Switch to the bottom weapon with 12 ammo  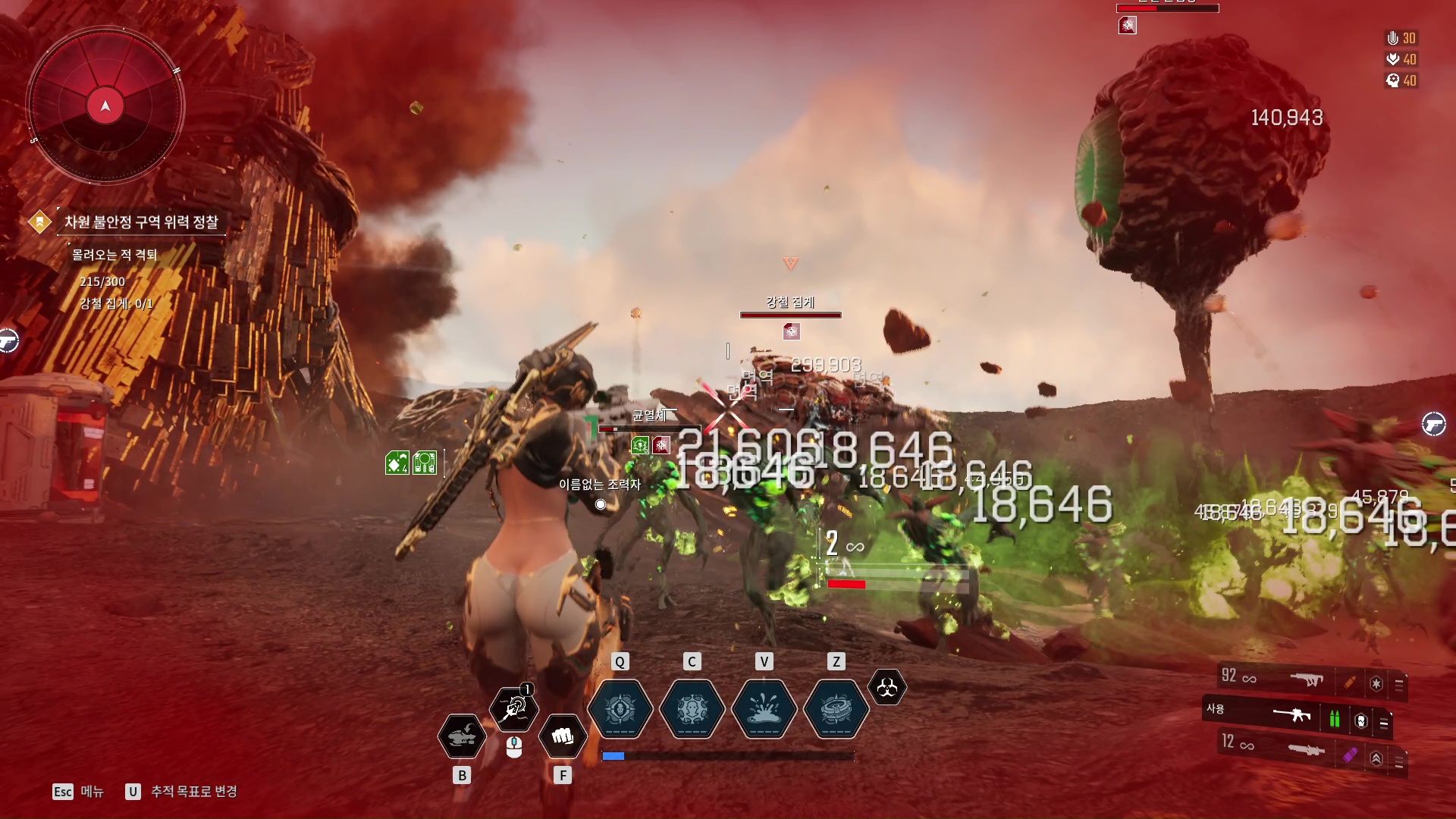tap(1304, 750)
